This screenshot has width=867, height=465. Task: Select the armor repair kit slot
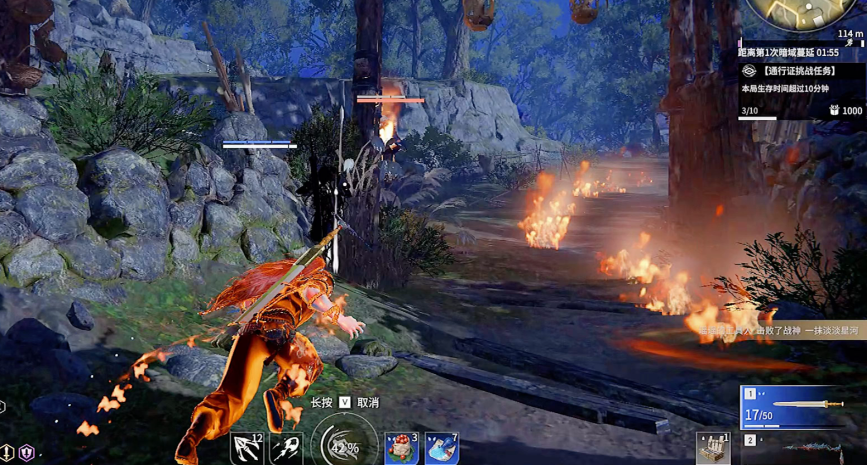(x=714, y=450)
